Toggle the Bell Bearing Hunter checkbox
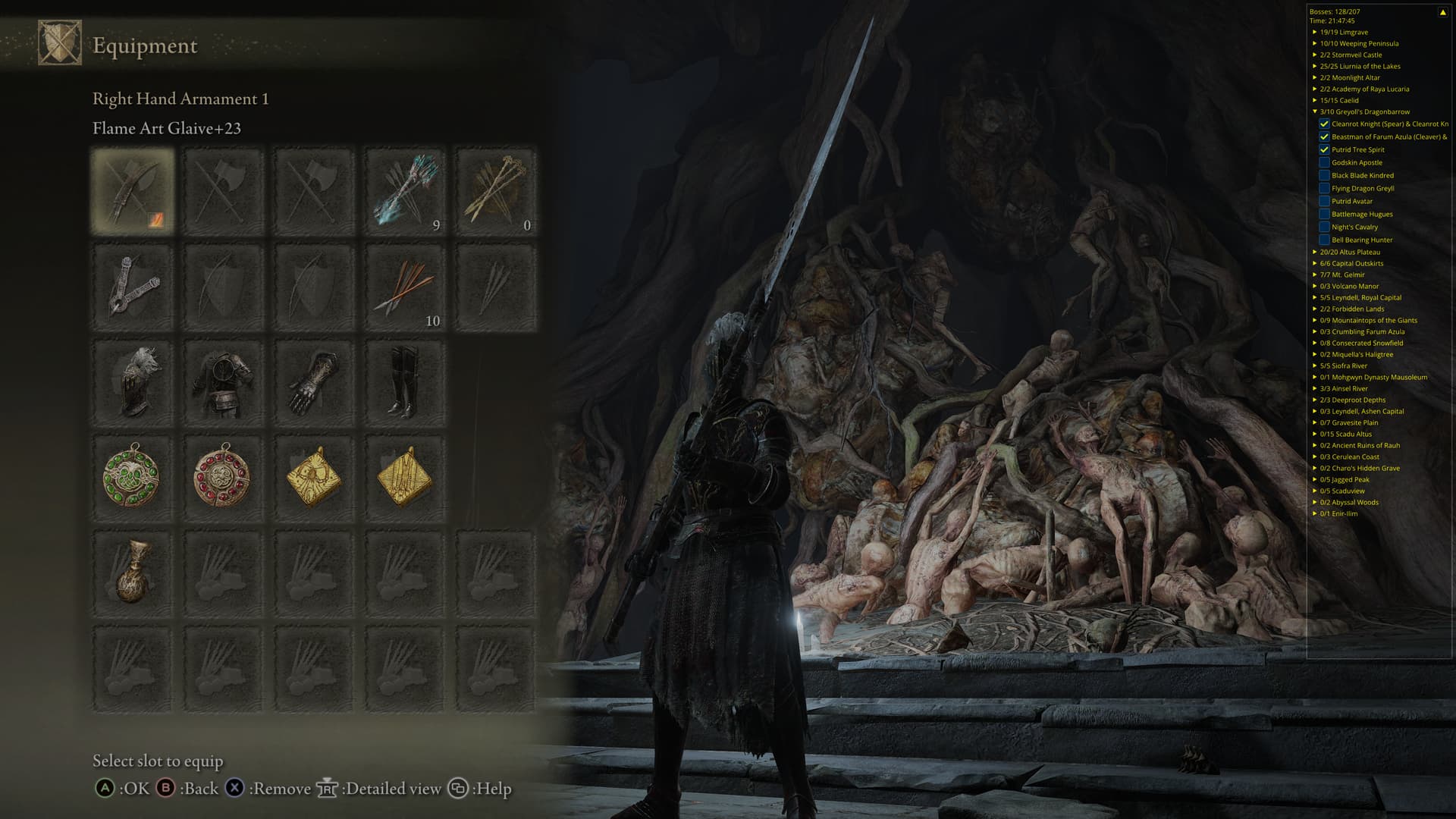Image resolution: width=1456 pixels, height=819 pixels. pos(1324,240)
